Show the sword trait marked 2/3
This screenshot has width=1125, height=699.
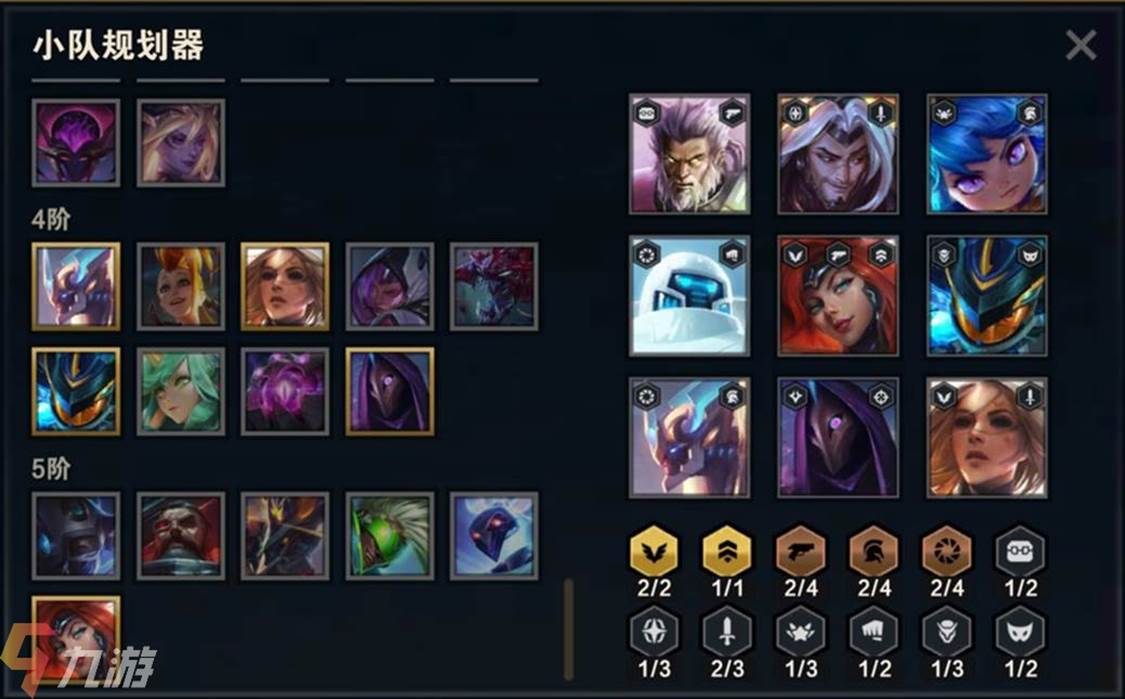pos(727,632)
